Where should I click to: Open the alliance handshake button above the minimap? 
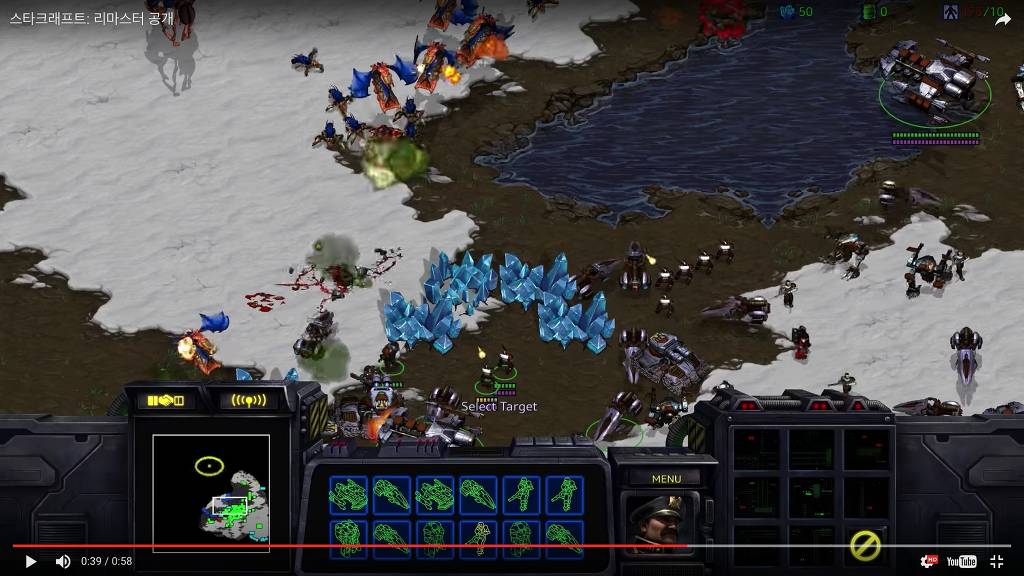(166, 401)
